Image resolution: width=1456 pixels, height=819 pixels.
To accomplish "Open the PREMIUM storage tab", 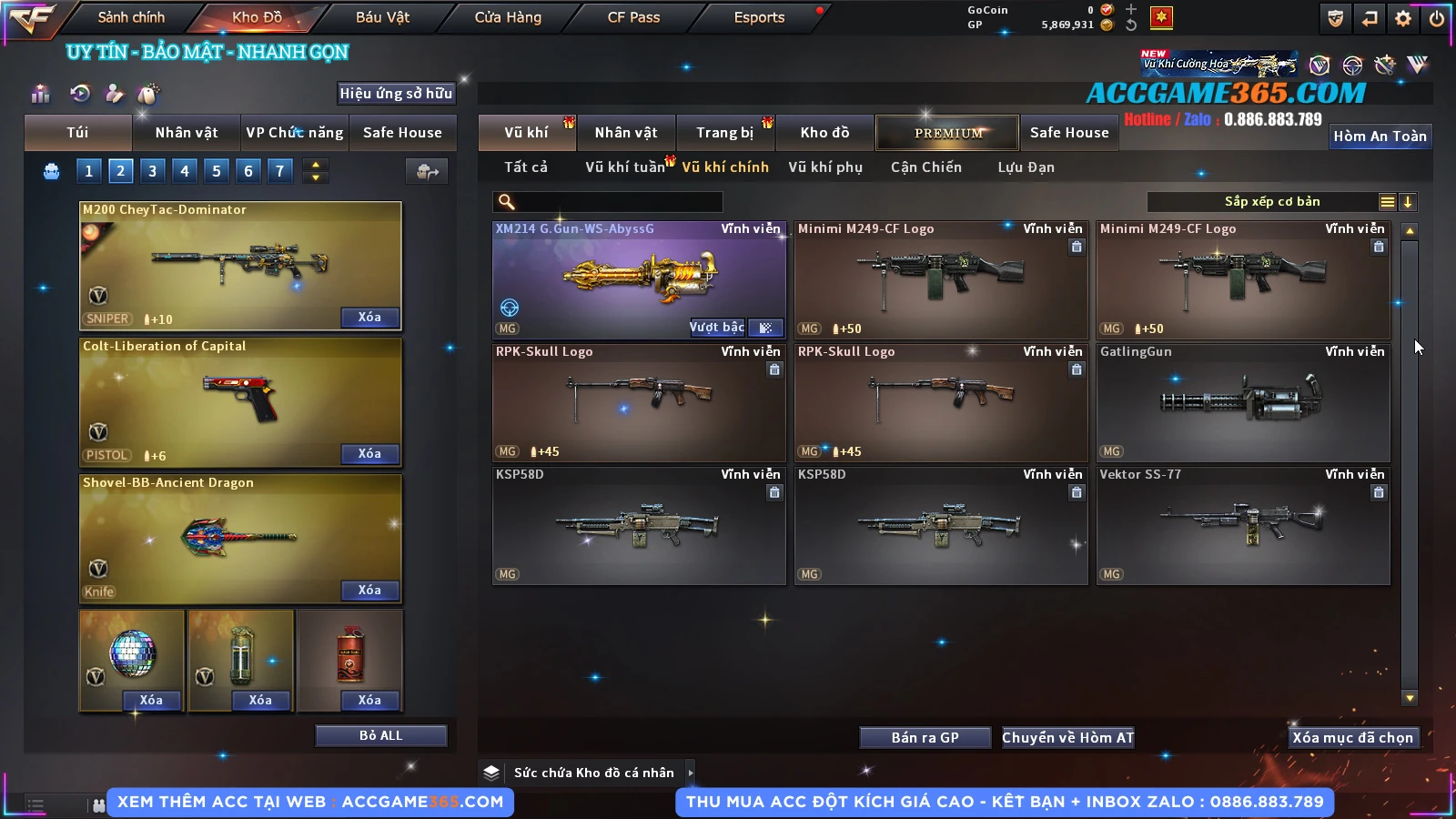I will coord(948,133).
